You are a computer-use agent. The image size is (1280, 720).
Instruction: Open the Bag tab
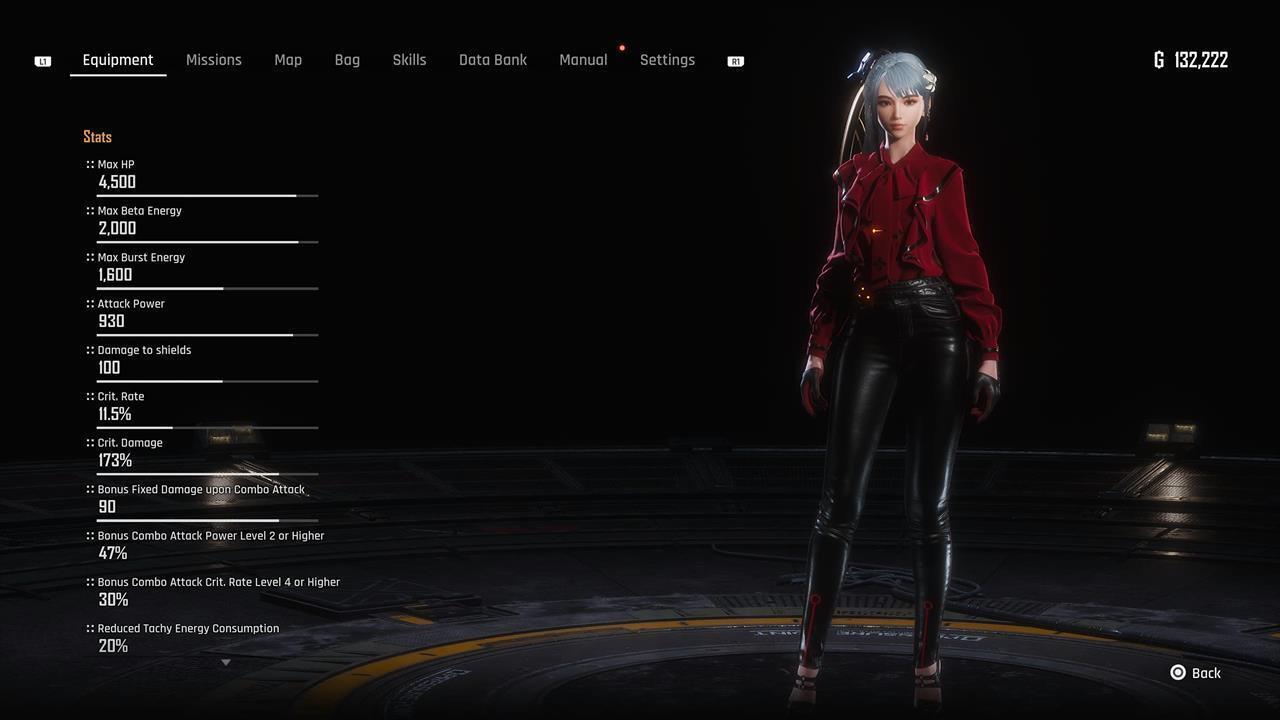pos(347,60)
